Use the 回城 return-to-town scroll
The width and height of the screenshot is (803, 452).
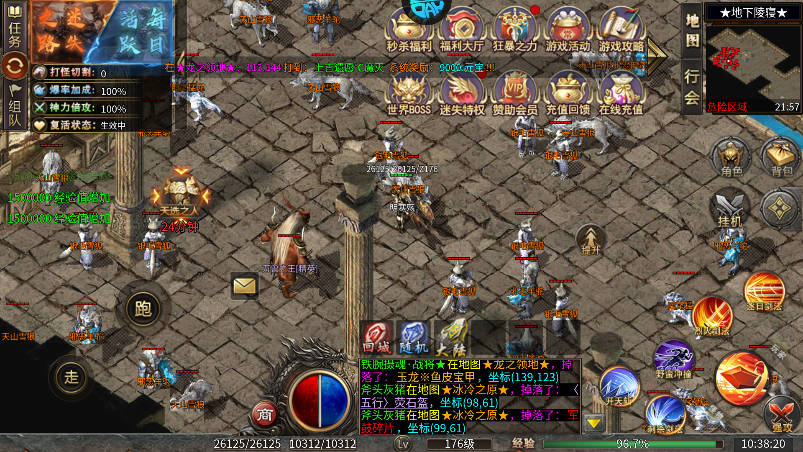pyautogui.click(x=376, y=336)
